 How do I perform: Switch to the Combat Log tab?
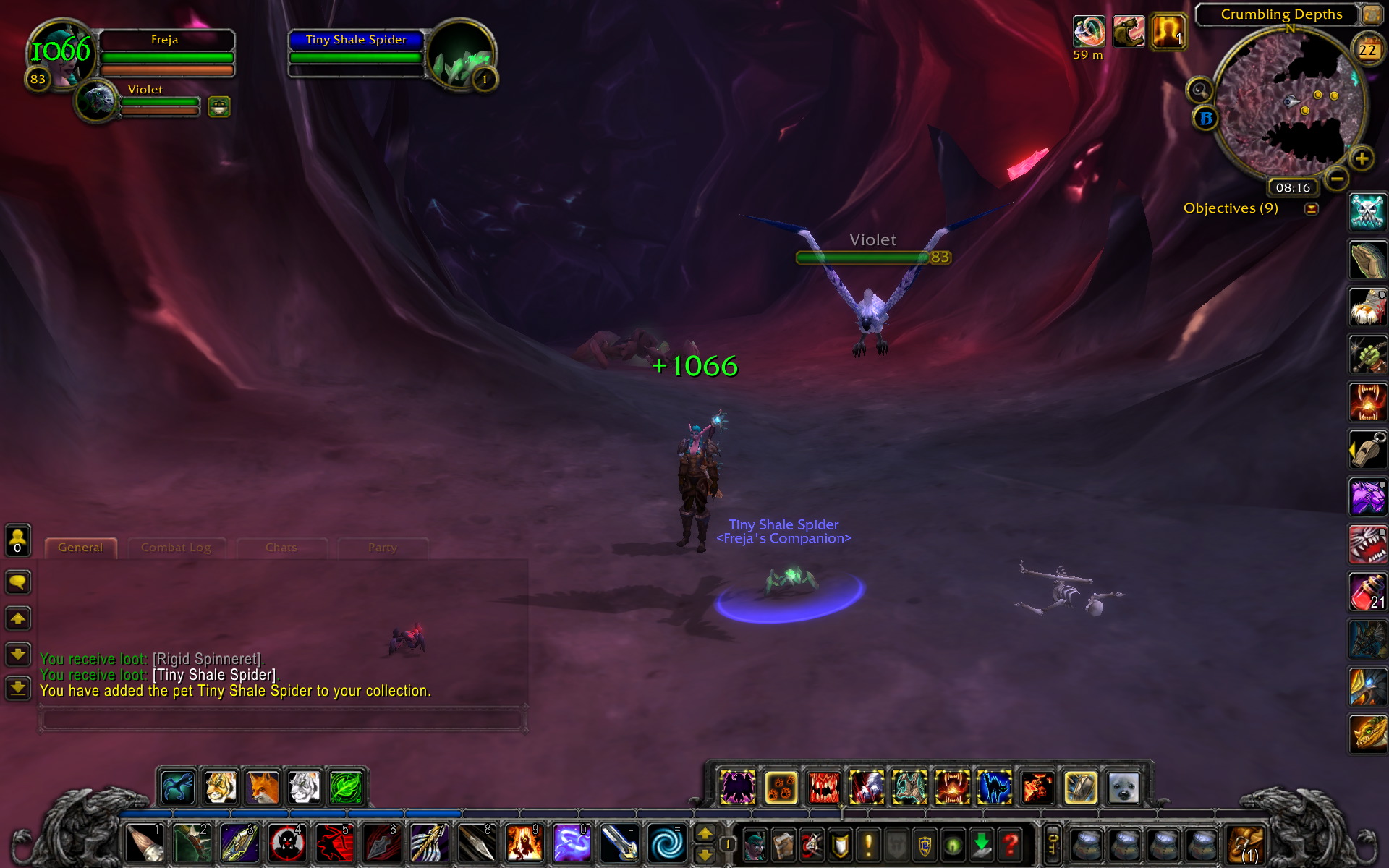[176, 548]
